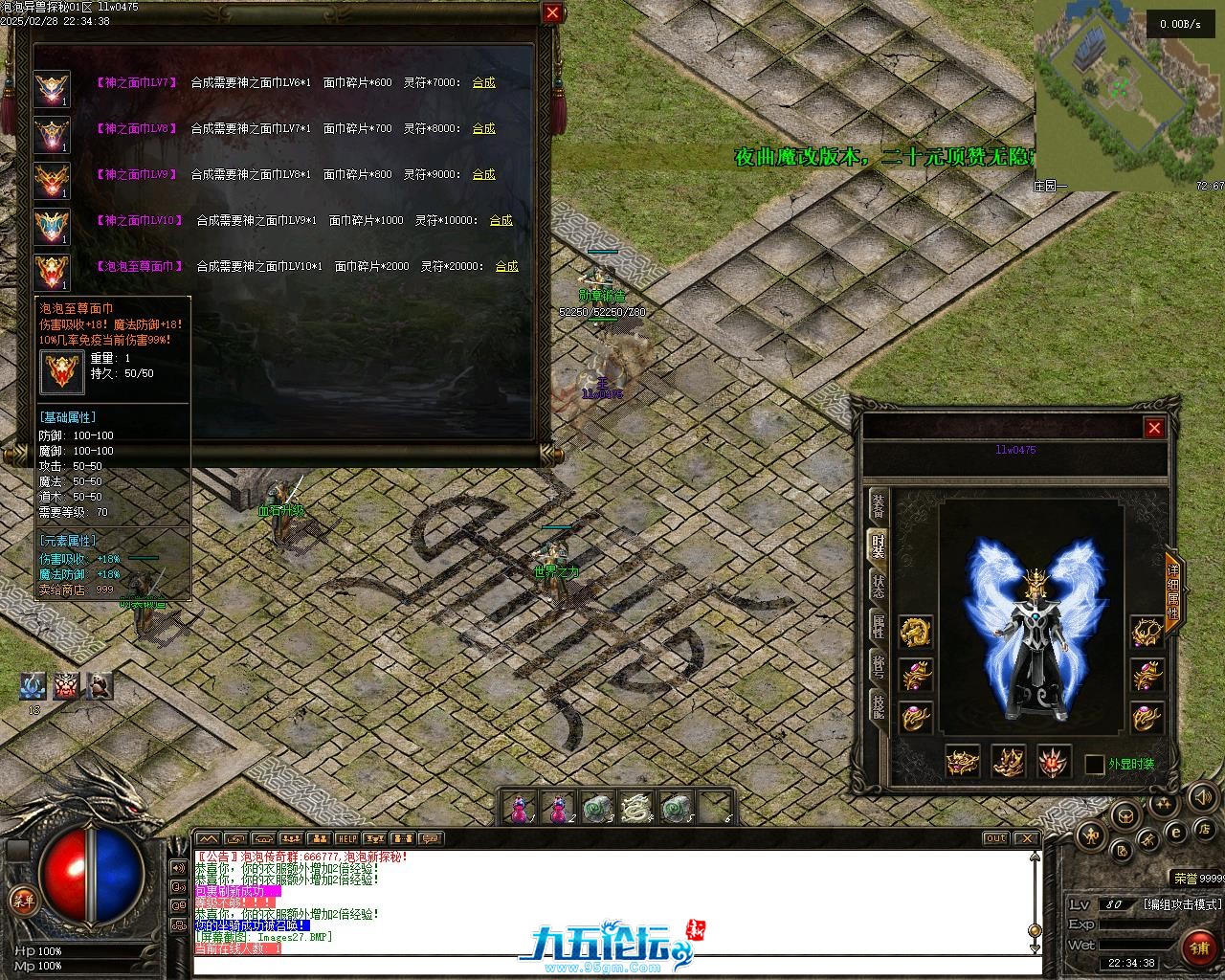The height and width of the screenshot is (980, 1225).
Task: Open the red 铺 stall button
Action: 1198,948
